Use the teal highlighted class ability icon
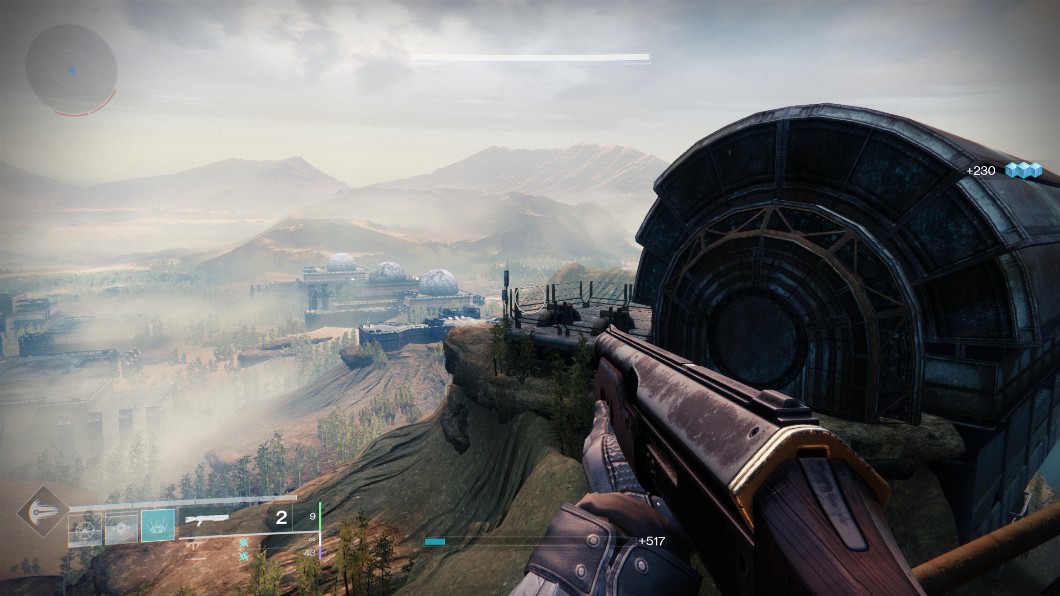 158,526
